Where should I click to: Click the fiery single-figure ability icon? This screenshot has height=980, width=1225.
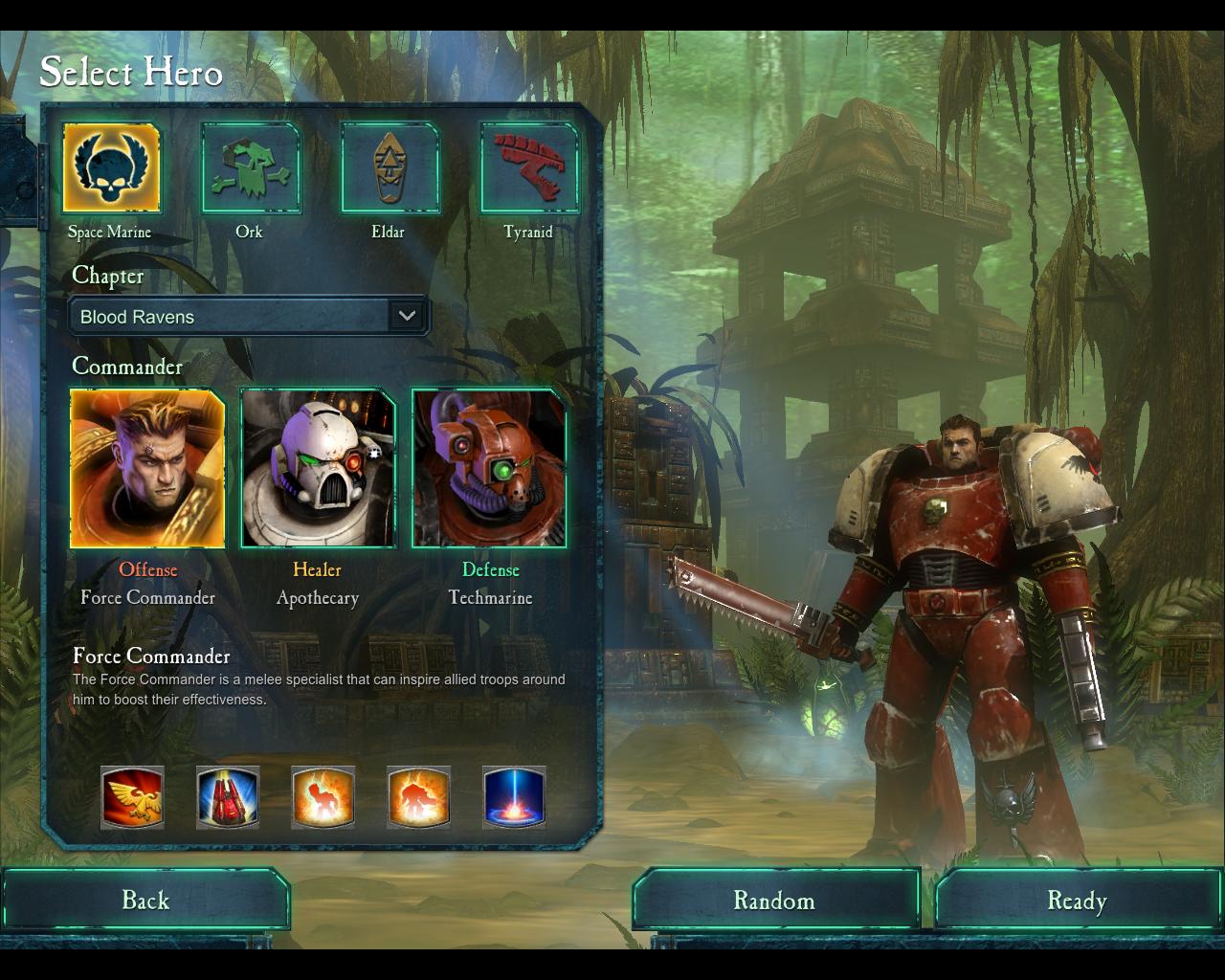pyautogui.click(x=323, y=797)
